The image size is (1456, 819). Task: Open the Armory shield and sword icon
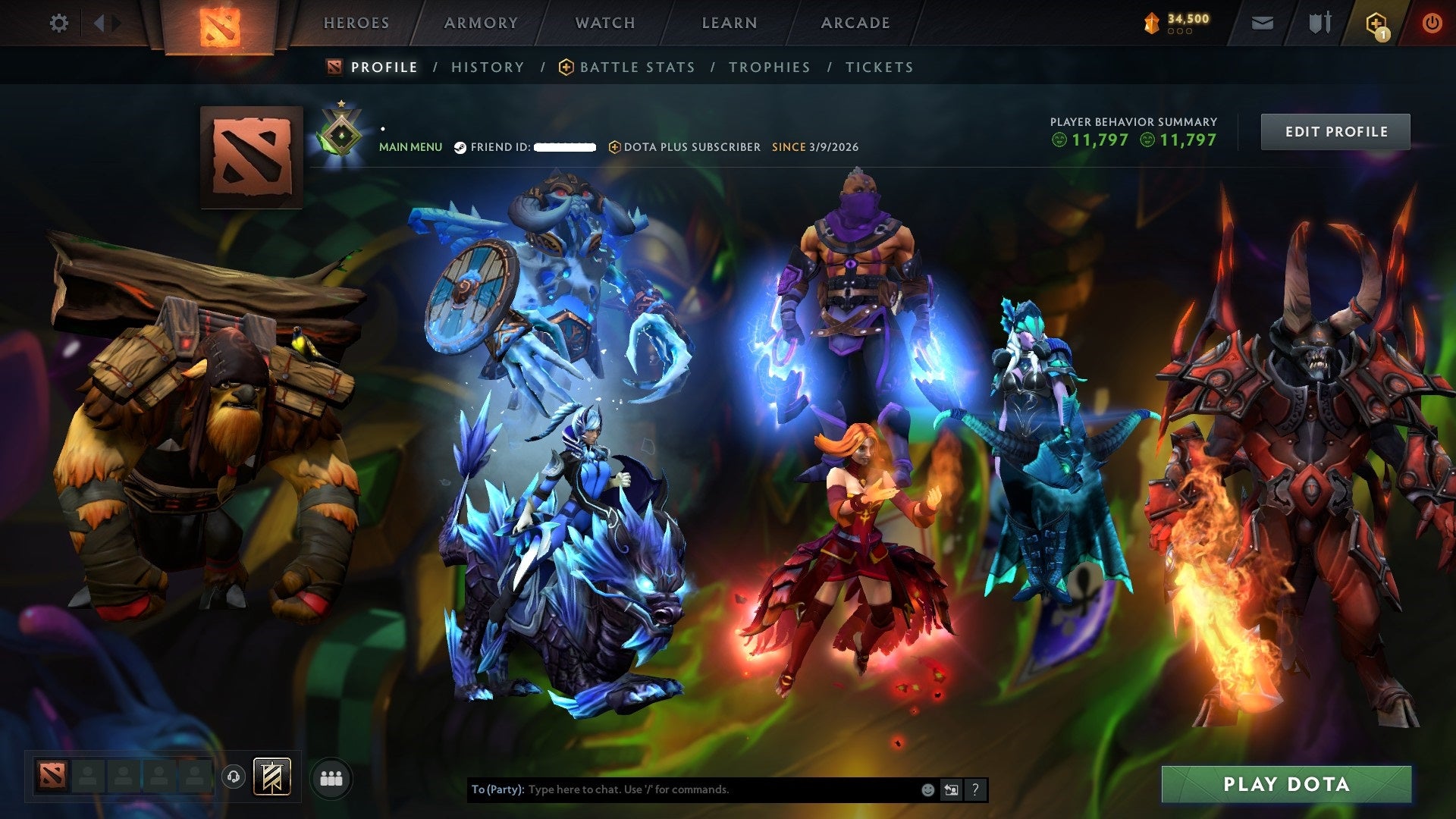click(x=1319, y=23)
